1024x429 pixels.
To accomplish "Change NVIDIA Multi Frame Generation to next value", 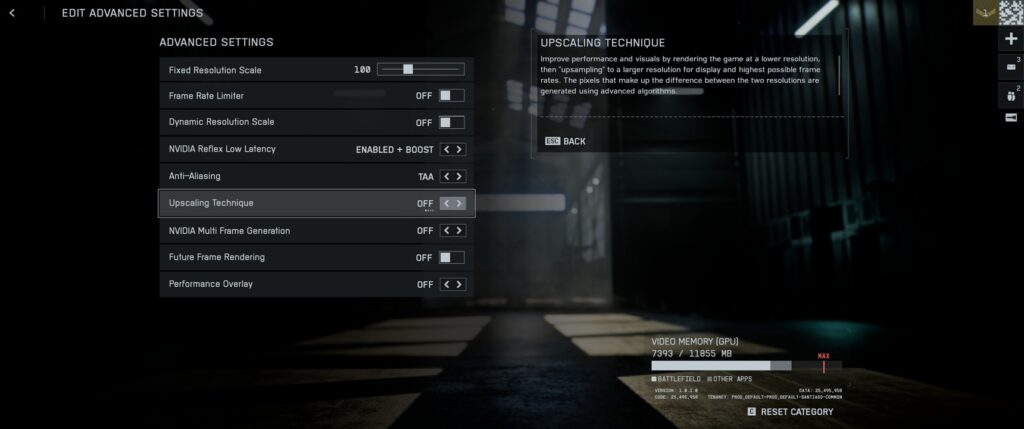I will tap(459, 230).
